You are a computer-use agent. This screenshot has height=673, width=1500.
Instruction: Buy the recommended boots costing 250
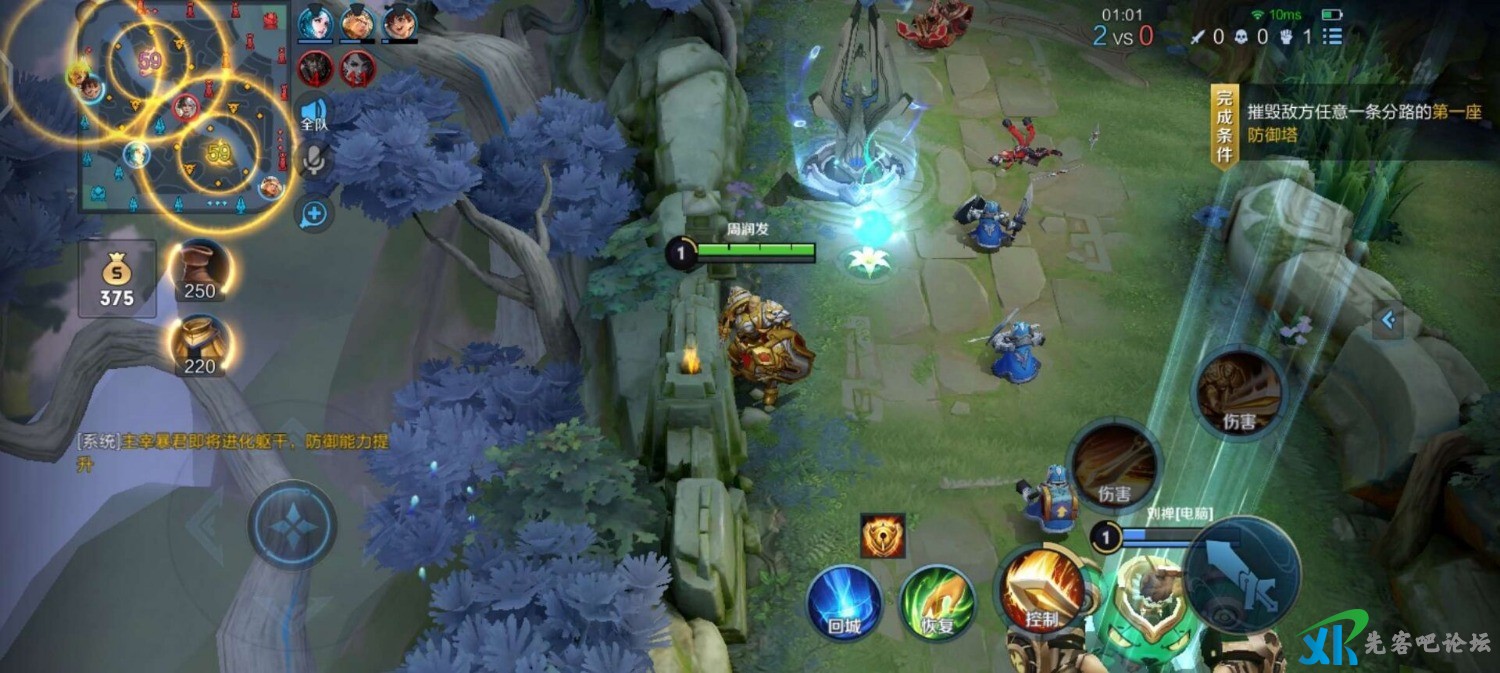(200, 269)
